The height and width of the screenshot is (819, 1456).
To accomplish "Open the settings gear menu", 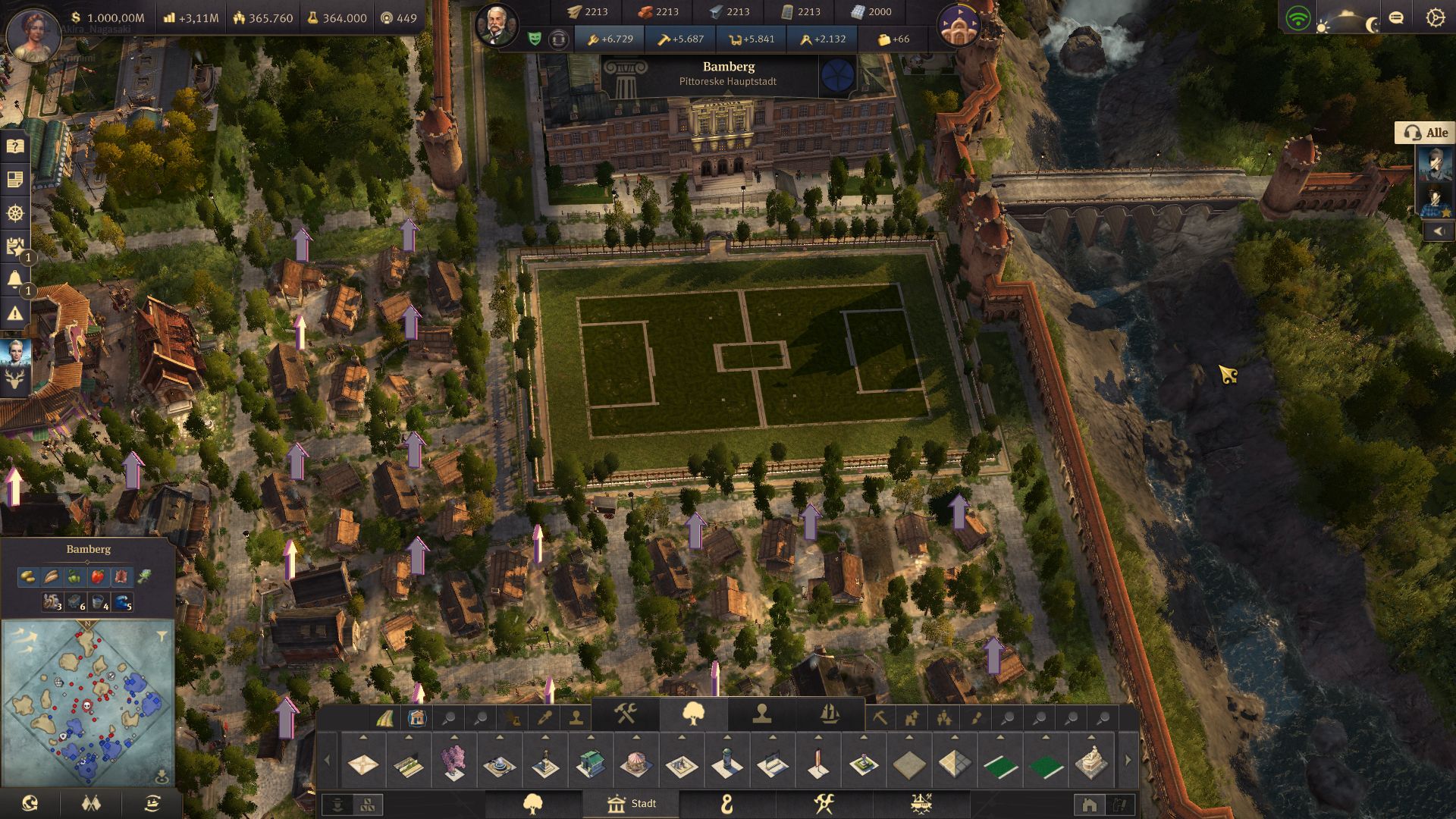I will tap(1435, 17).
